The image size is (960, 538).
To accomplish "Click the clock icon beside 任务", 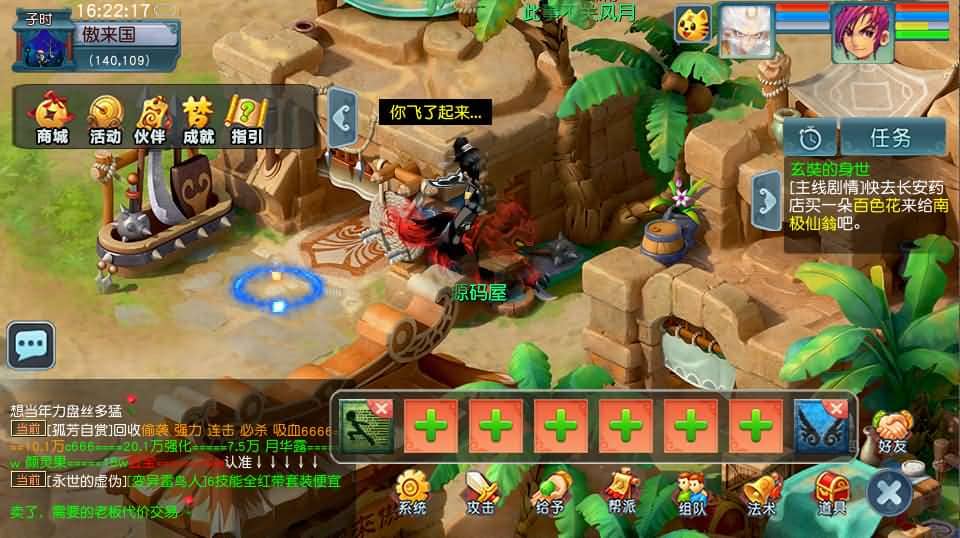I will [810, 137].
